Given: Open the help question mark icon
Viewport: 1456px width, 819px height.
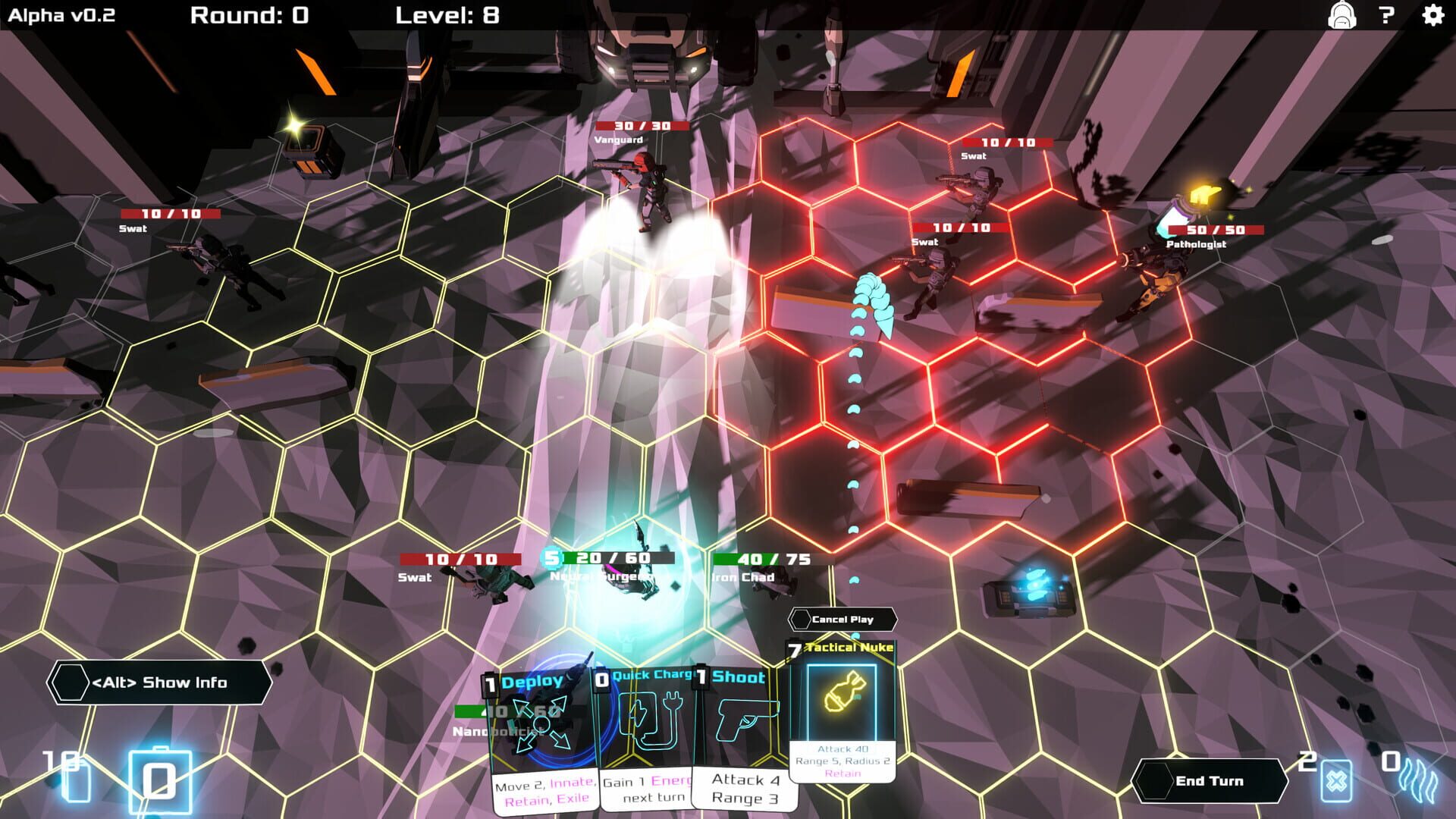Looking at the screenshot, I should tap(1388, 16).
